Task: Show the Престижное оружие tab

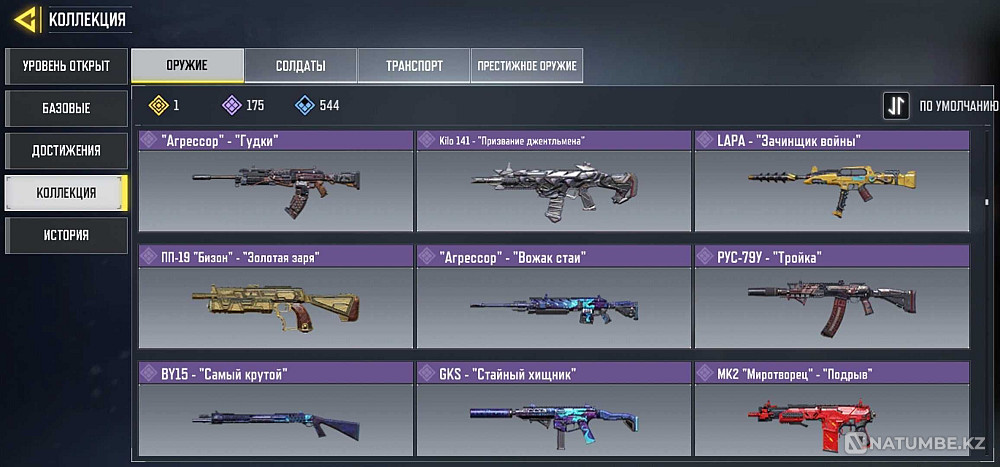Action: 527,66
